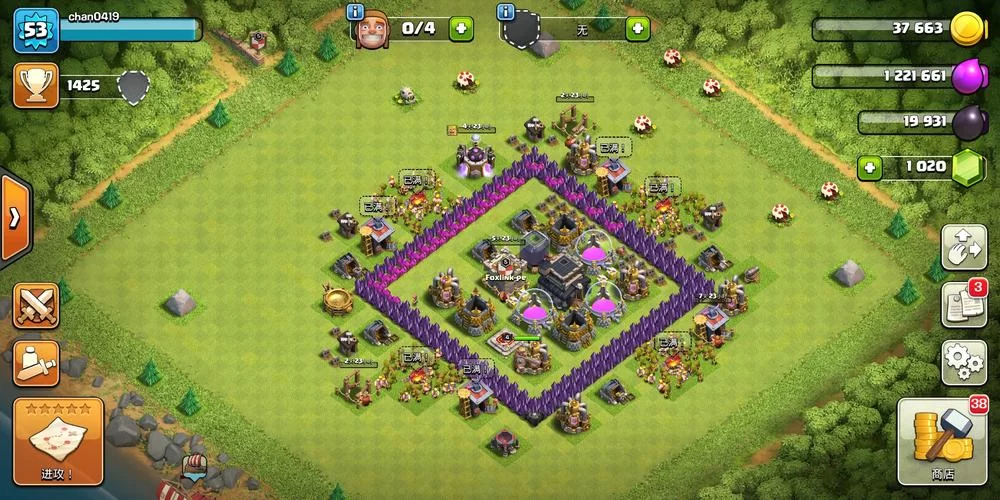The width and height of the screenshot is (1000, 500).
Task: Show shield info button
Action: [506, 13]
